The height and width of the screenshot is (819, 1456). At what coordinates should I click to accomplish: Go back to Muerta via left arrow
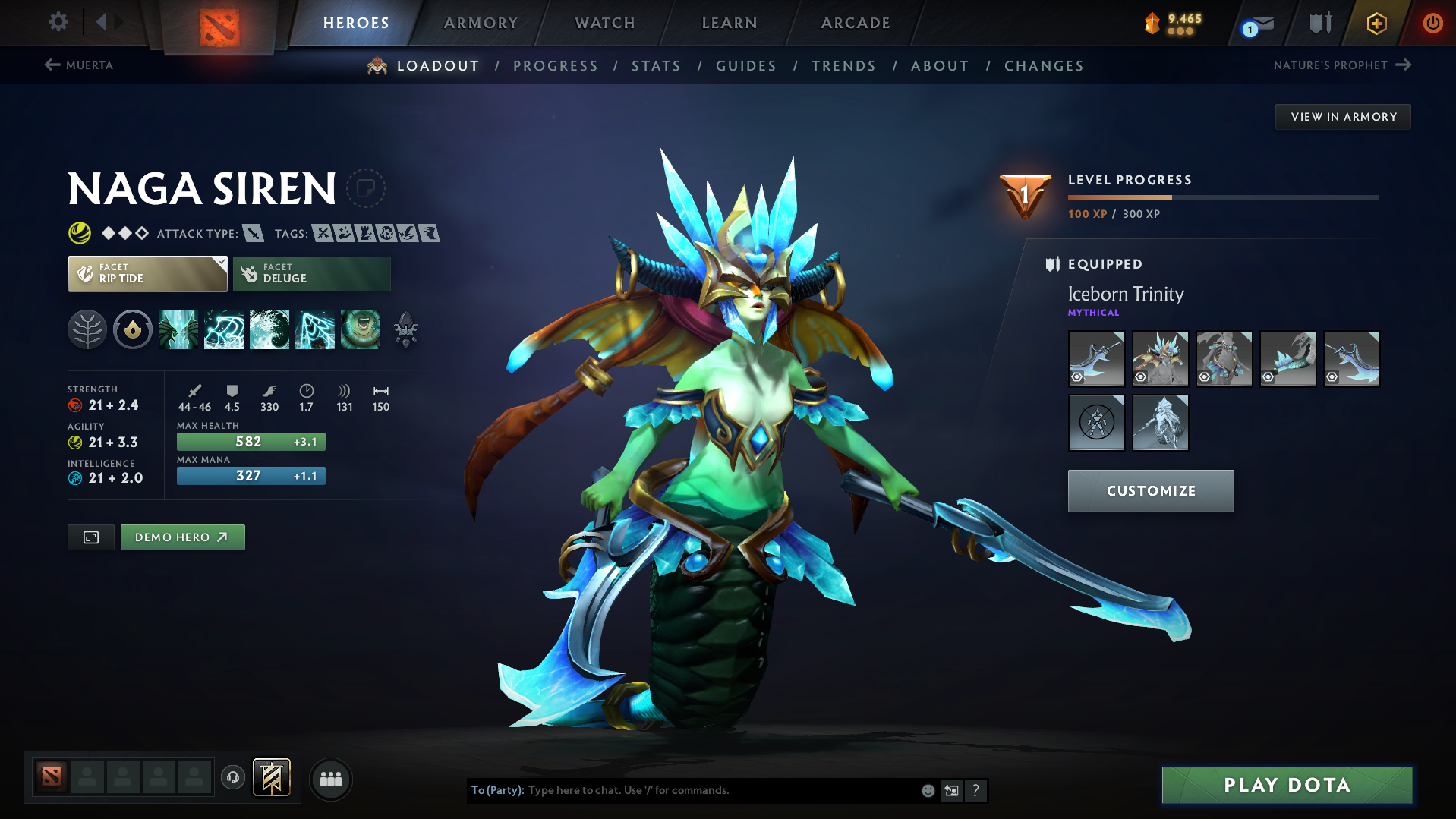click(50, 65)
